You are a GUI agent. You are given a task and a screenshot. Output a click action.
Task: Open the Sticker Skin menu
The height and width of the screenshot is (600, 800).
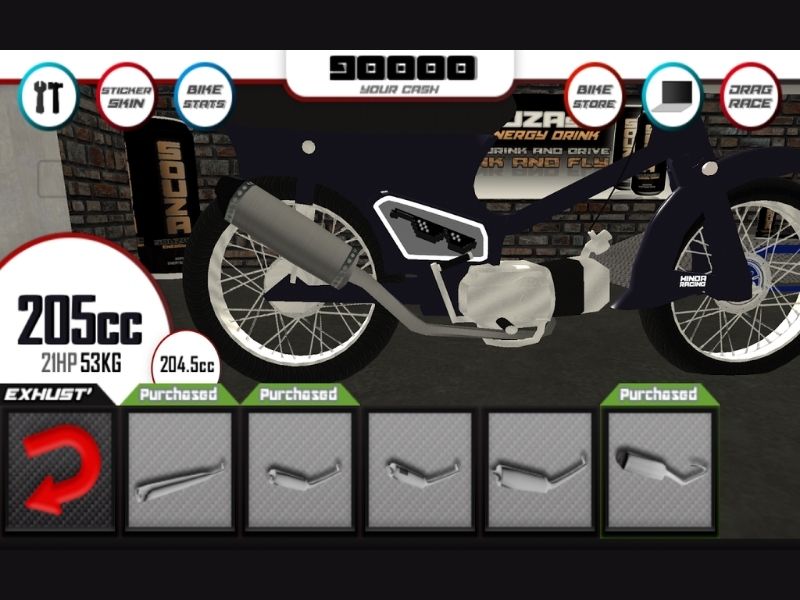(x=127, y=96)
